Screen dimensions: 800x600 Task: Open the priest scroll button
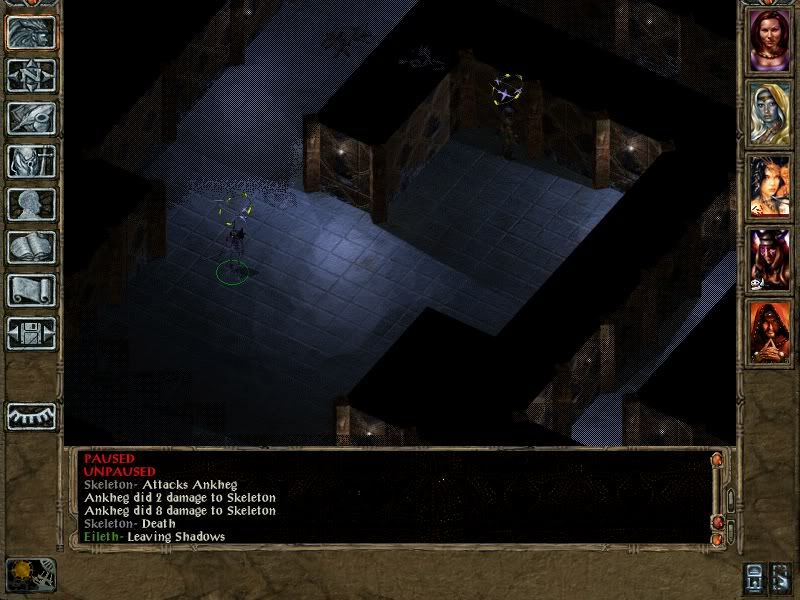(x=31, y=290)
